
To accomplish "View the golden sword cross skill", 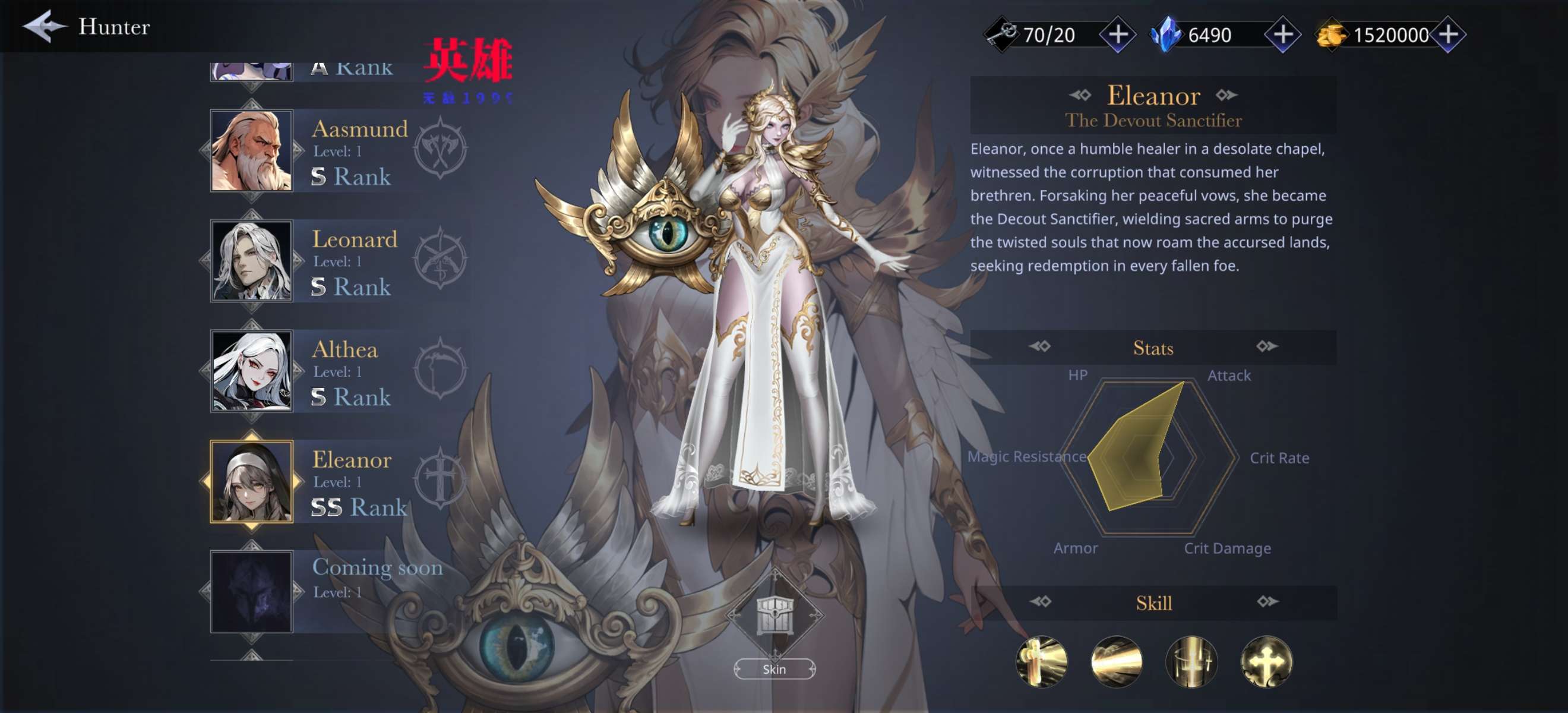I will (x=1042, y=661).
